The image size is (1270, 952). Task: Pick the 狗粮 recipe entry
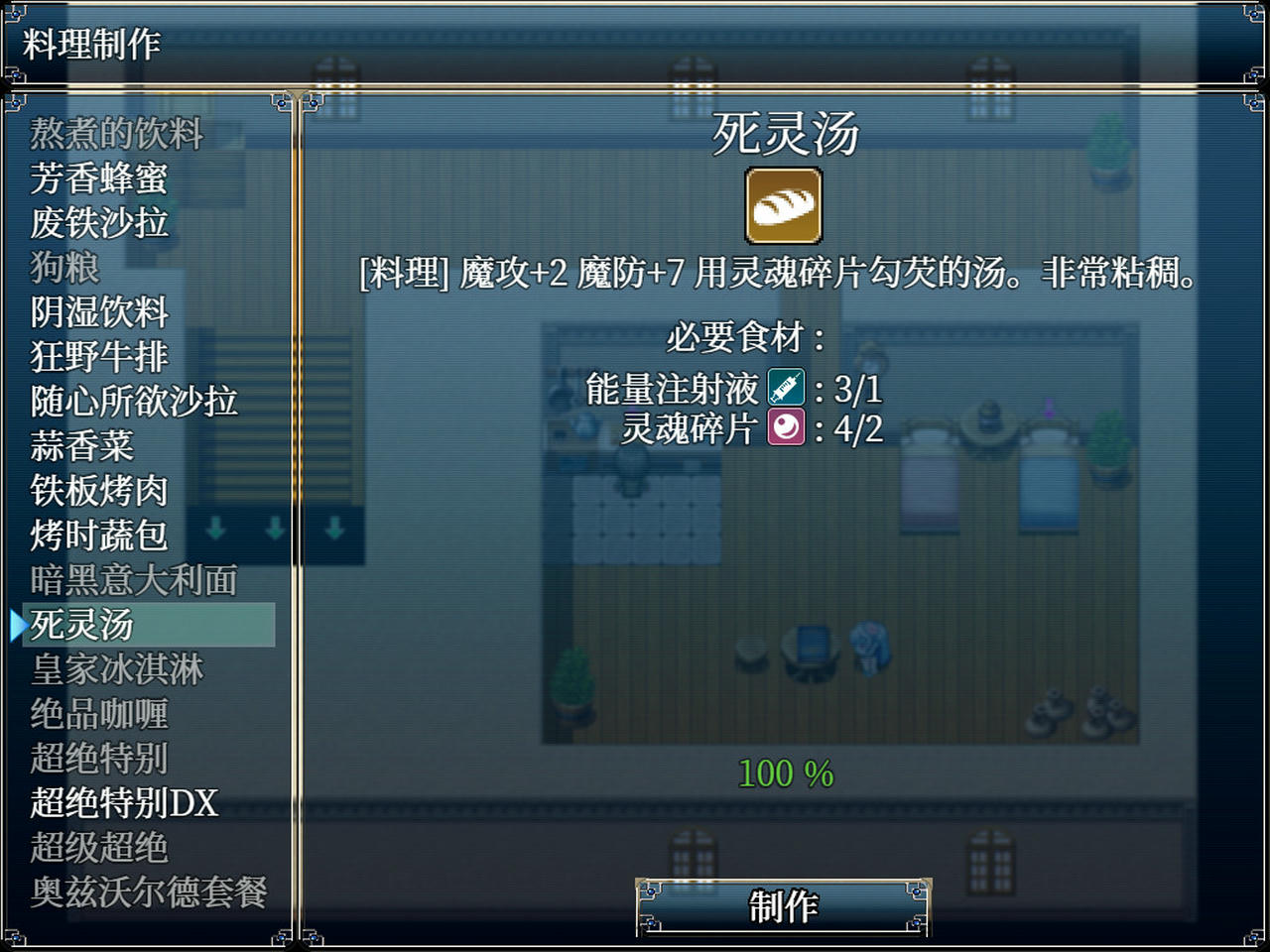[x=65, y=268]
